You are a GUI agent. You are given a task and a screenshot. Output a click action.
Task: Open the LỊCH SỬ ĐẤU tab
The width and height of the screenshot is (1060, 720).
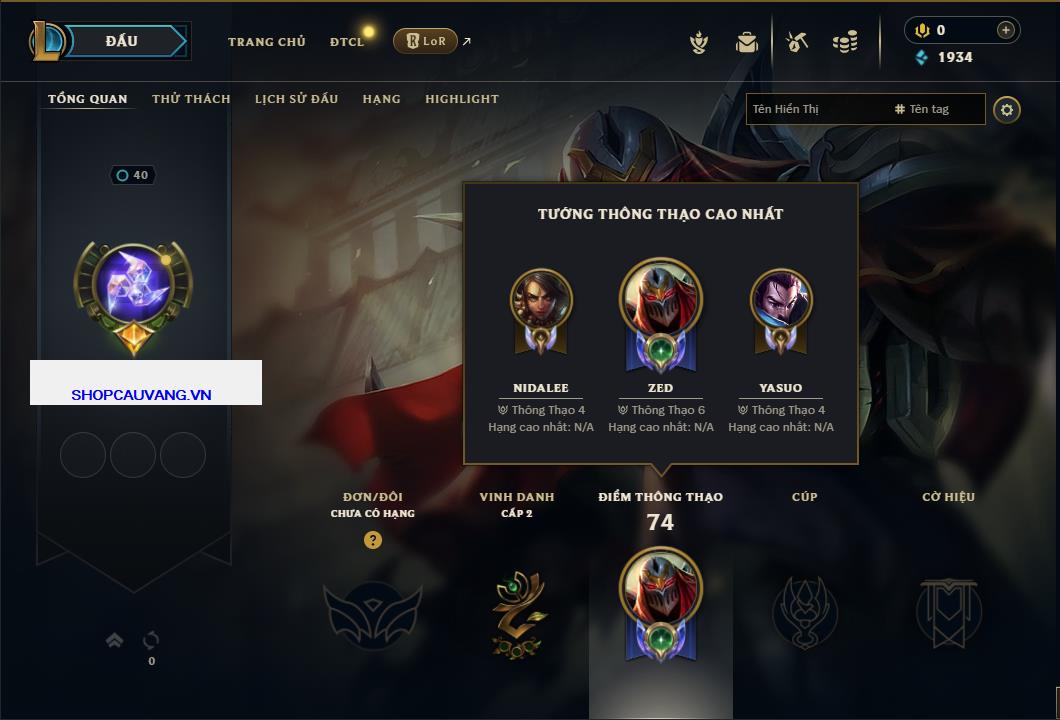[296, 99]
